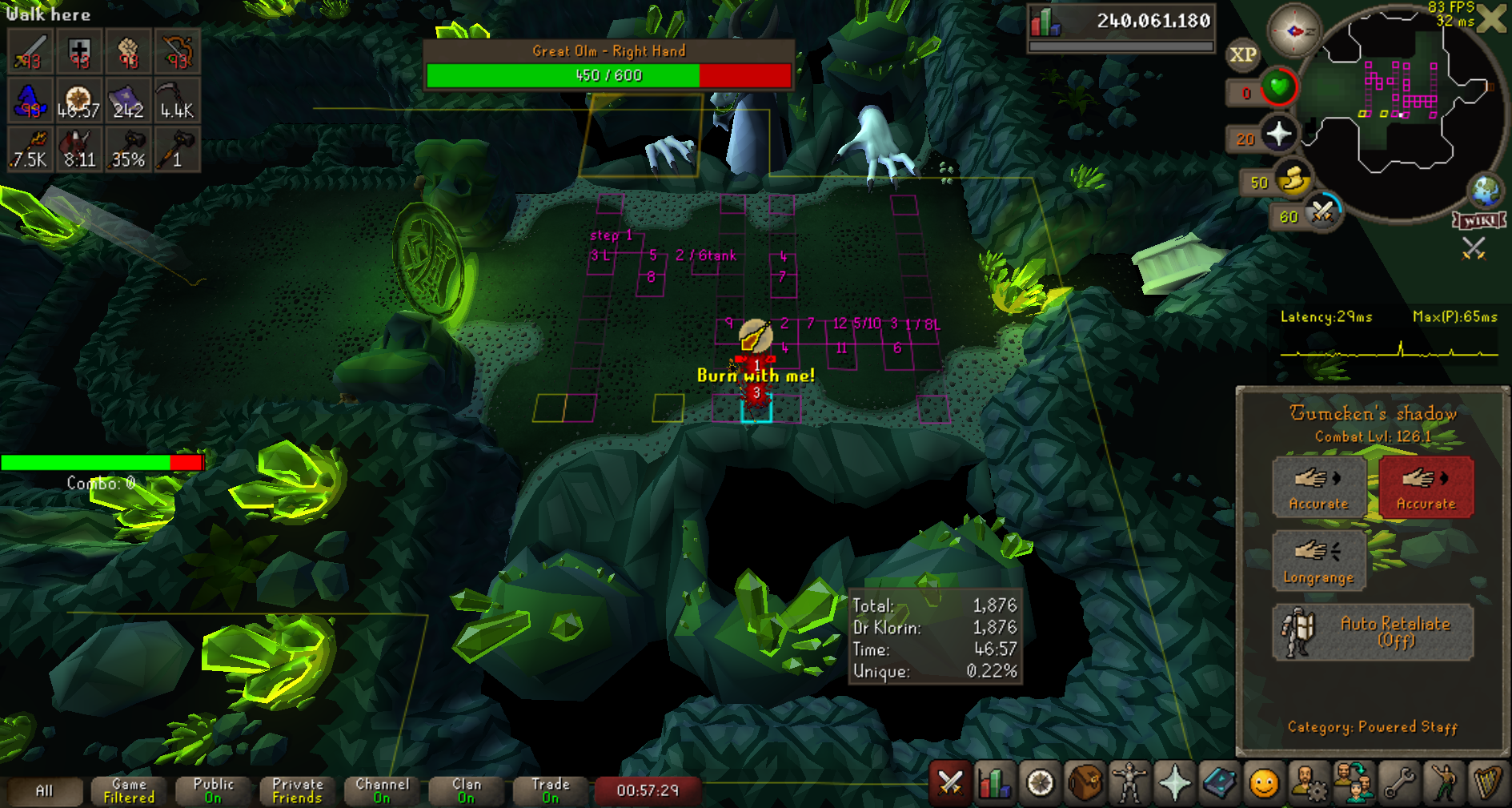The image size is (1512, 808).
Task: Open the Friends list smiley tab
Action: 1264,782
